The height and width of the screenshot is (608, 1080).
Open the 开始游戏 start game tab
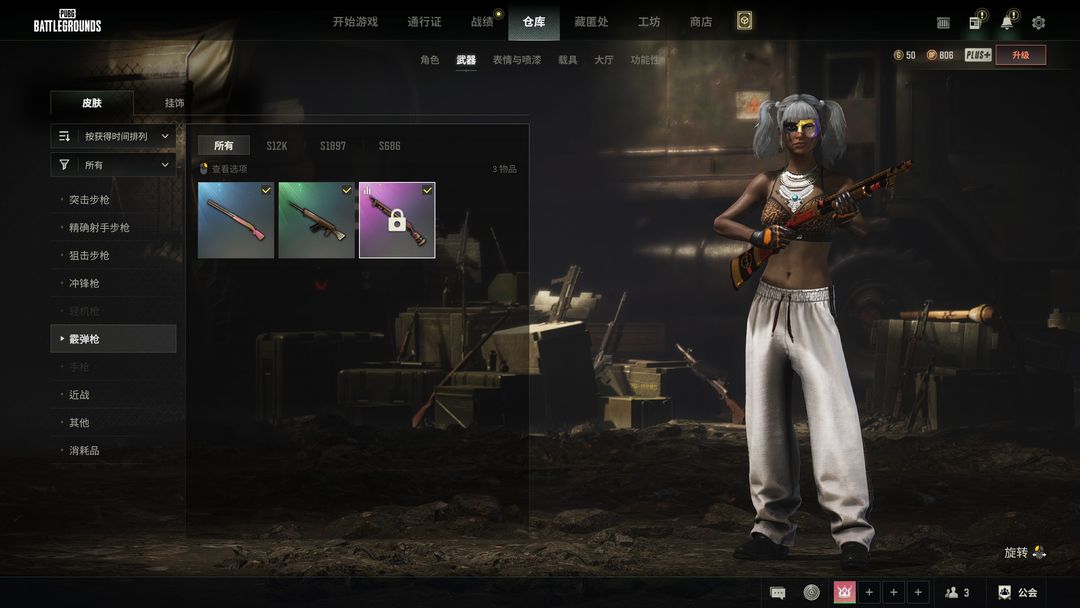[355, 22]
